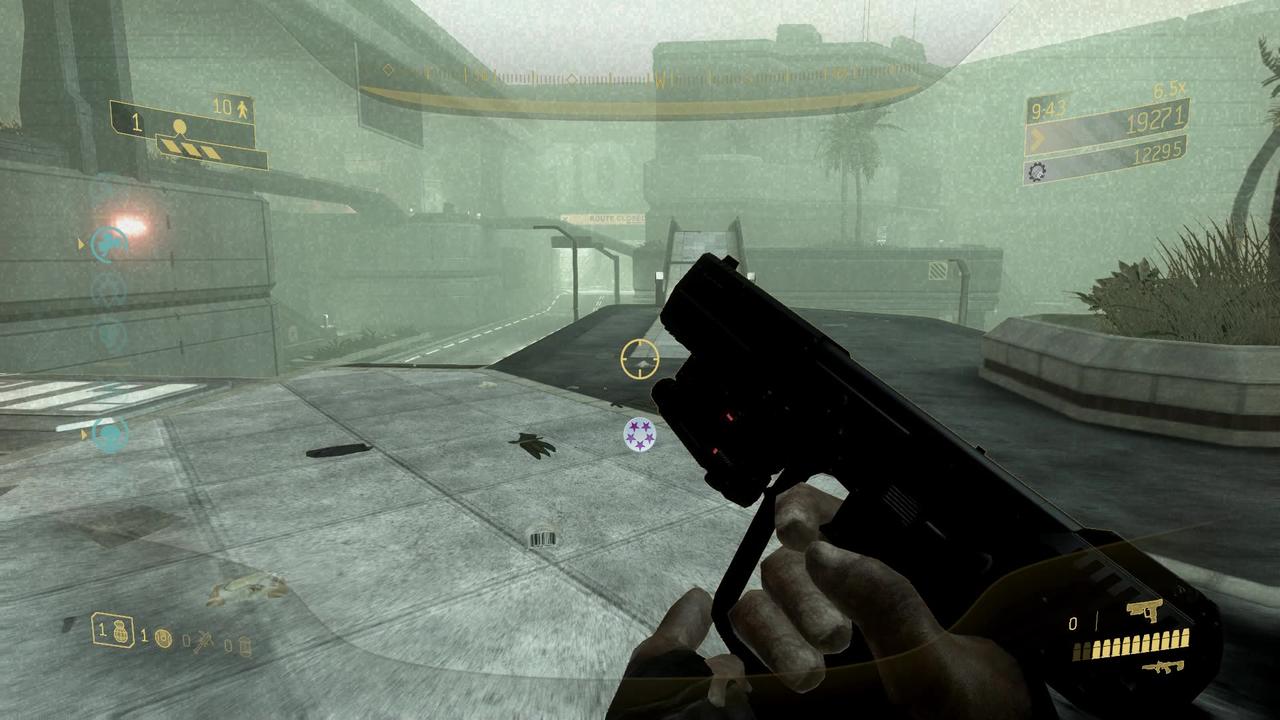Click the gear icon below the score panel

click(x=1036, y=172)
